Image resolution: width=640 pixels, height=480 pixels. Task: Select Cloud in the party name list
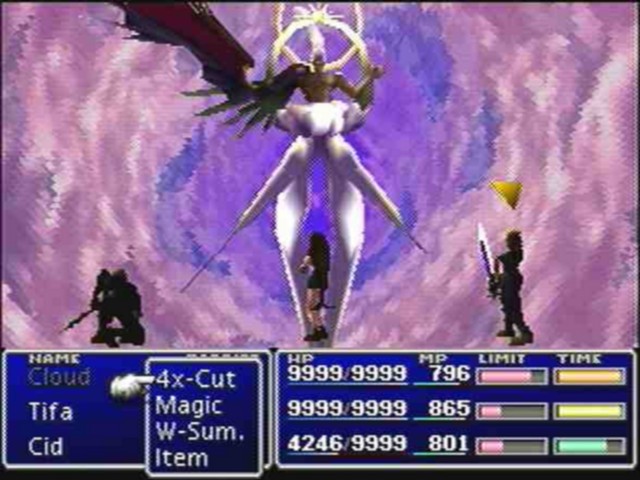59,378
